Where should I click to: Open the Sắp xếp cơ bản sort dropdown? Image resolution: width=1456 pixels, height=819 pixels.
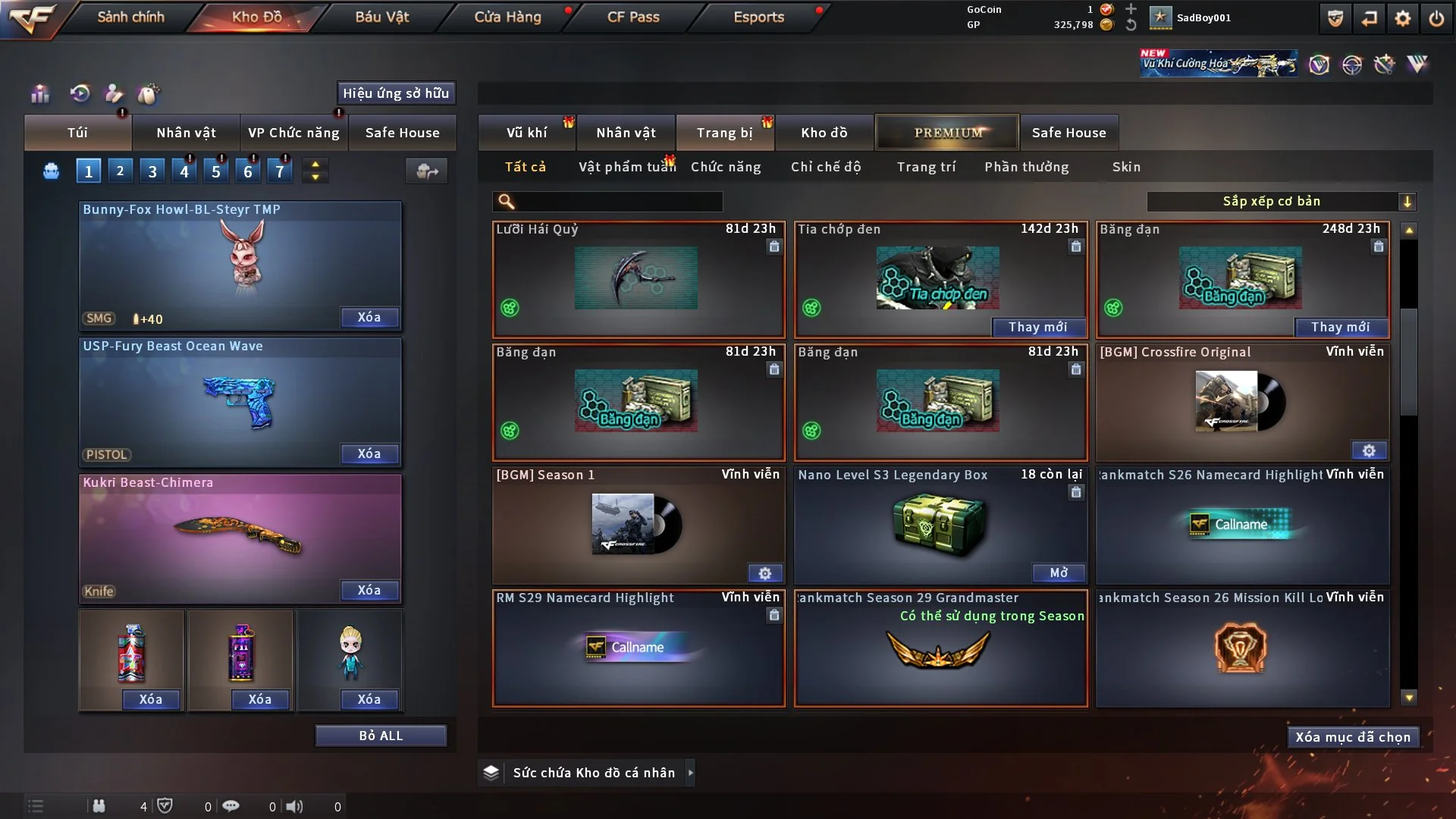coord(1281,201)
